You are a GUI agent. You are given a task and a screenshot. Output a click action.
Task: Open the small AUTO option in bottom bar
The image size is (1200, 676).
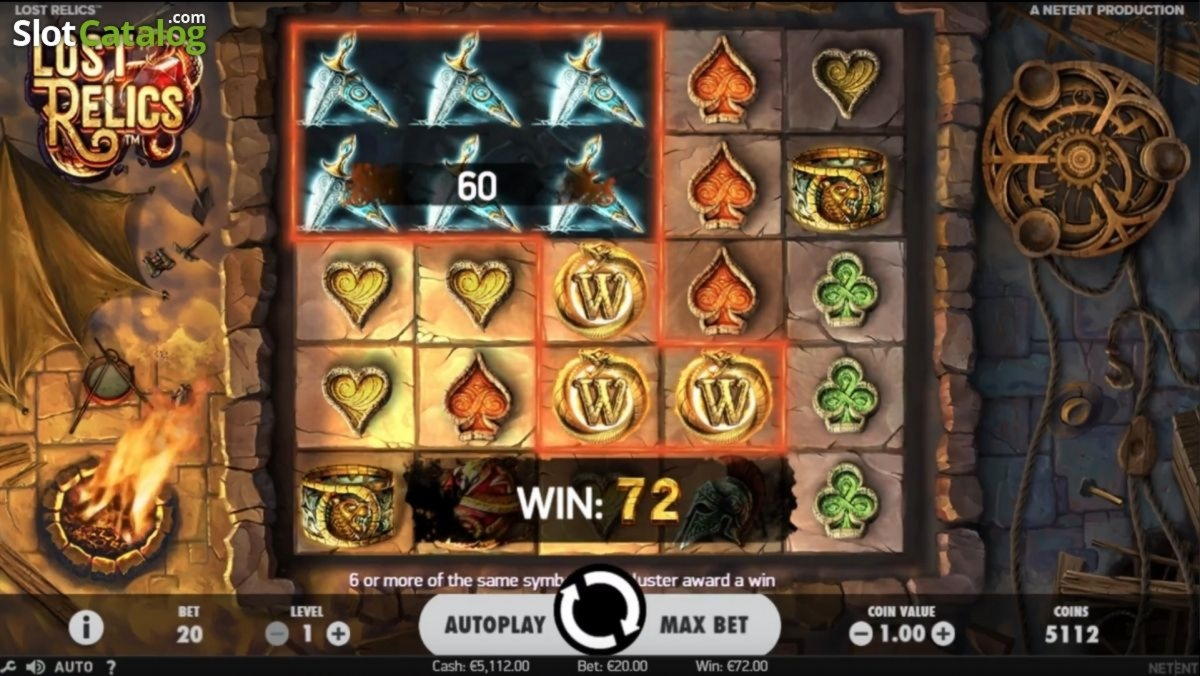pos(73,667)
